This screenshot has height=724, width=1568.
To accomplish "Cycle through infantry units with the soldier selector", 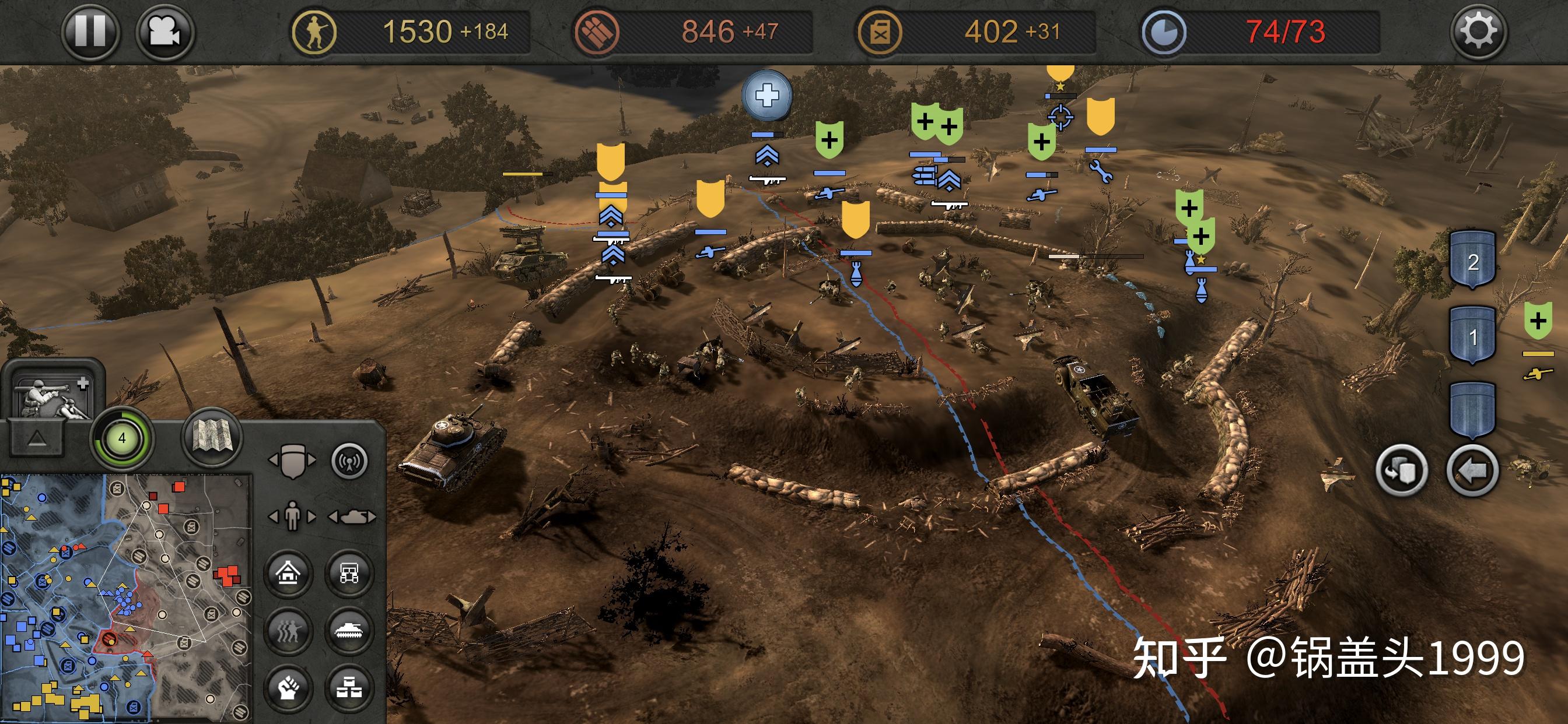I will pyautogui.click(x=292, y=516).
